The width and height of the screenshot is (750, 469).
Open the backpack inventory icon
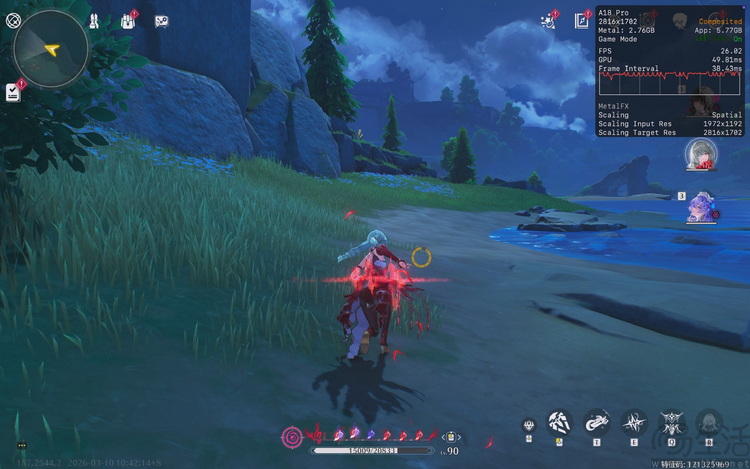pyautogui.click(x=129, y=20)
